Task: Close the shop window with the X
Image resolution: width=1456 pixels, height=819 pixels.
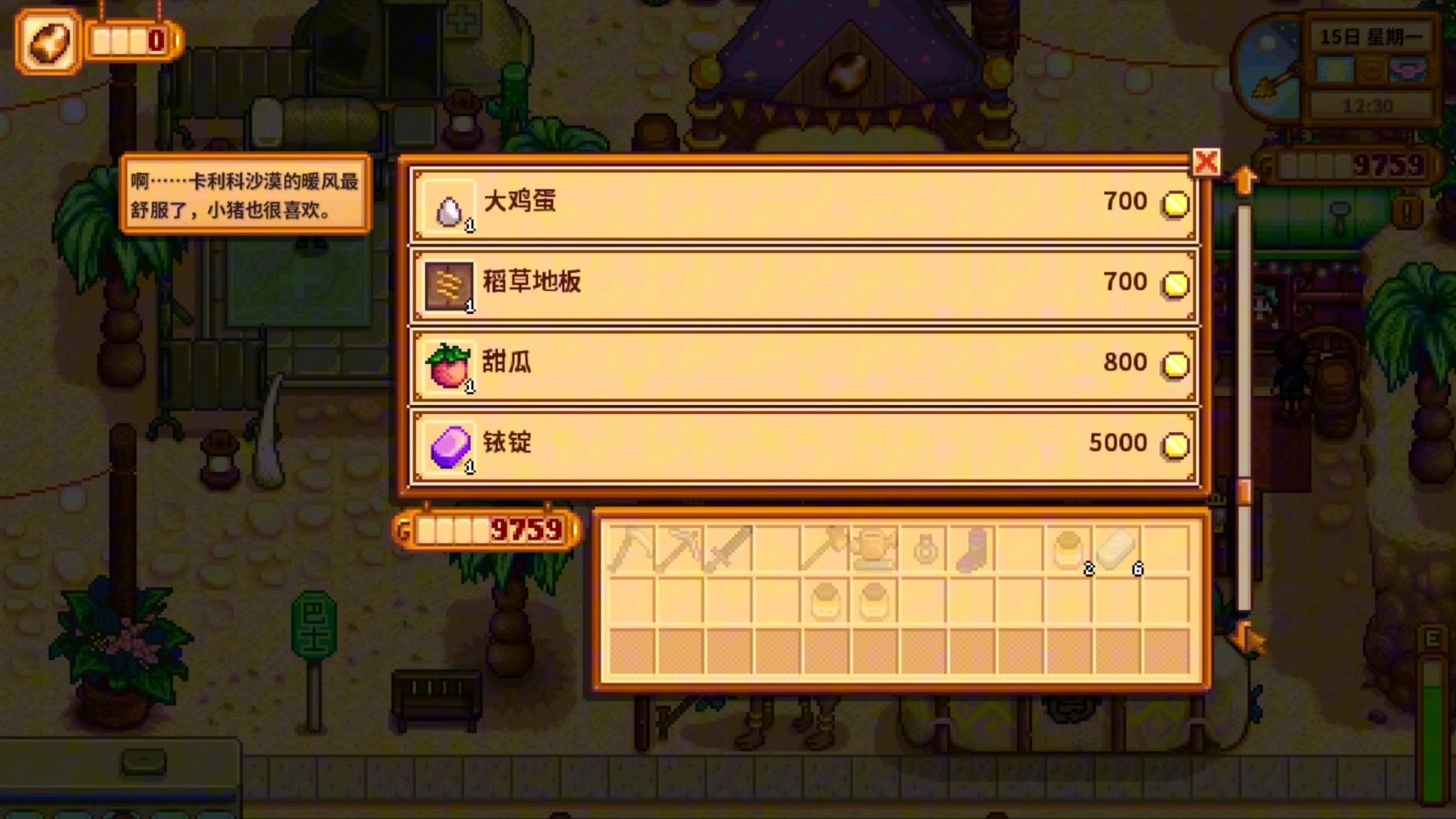Action: tap(1207, 164)
